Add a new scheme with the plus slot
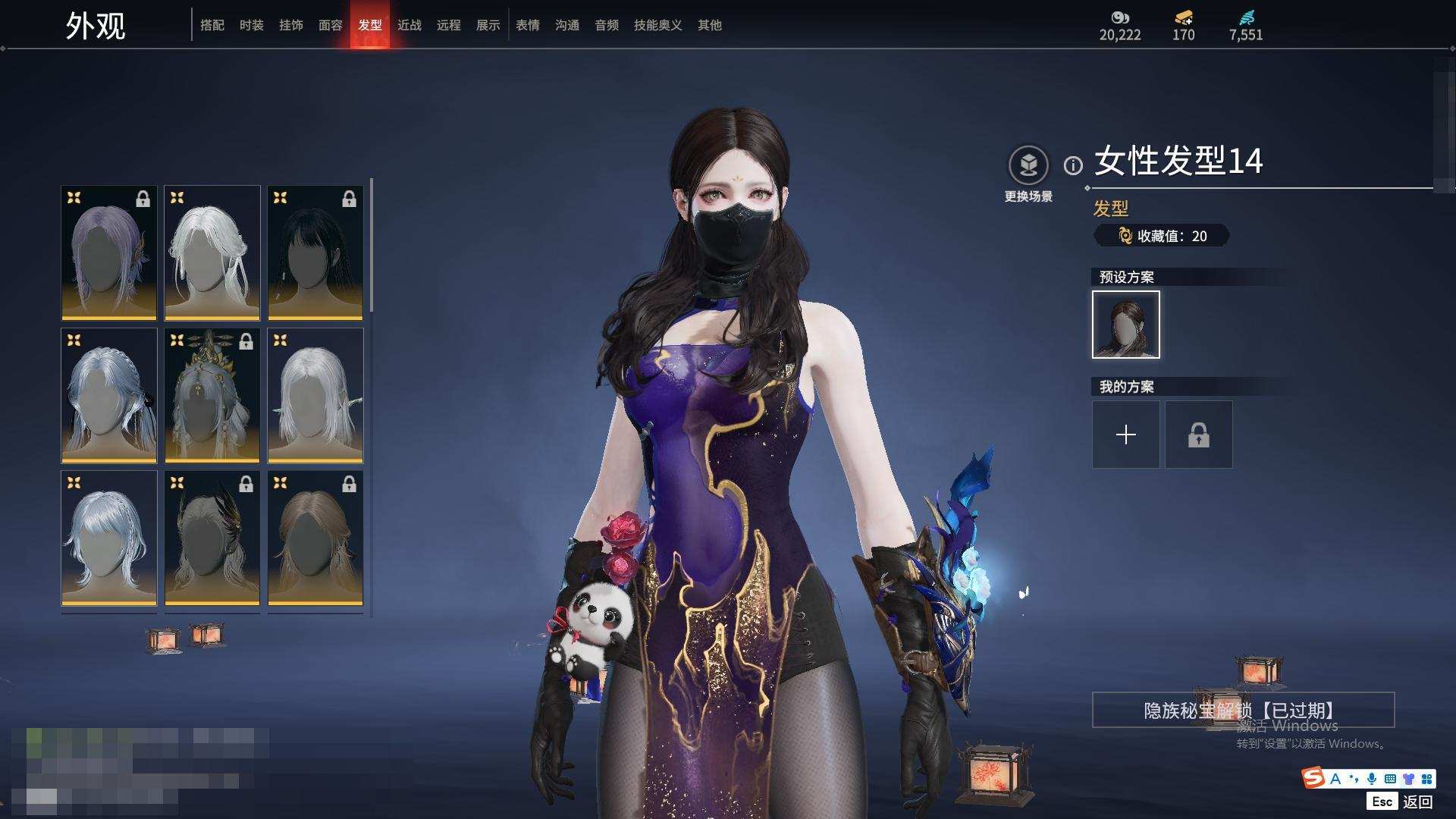This screenshot has width=1456, height=819. pyautogui.click(x=1126, y=435)
